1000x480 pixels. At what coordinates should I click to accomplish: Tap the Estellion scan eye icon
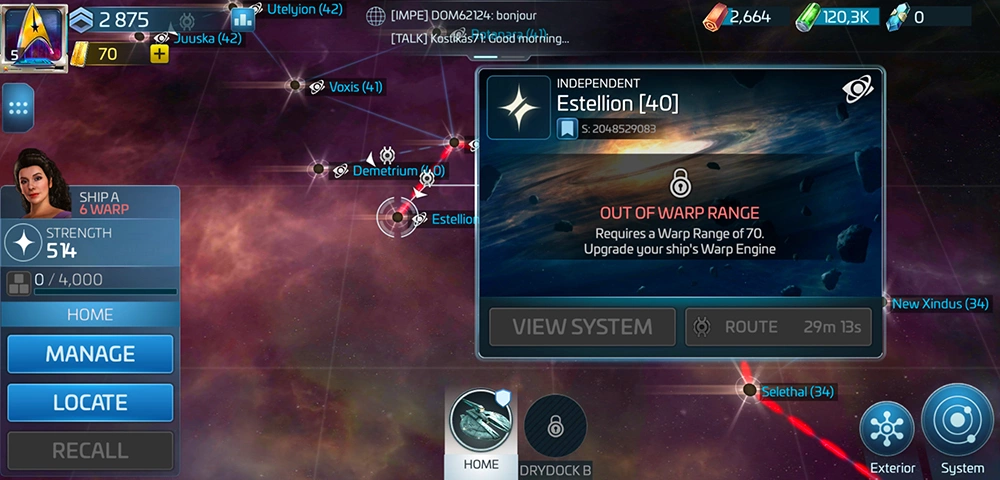pyautogui.click(x=857, y=90)
